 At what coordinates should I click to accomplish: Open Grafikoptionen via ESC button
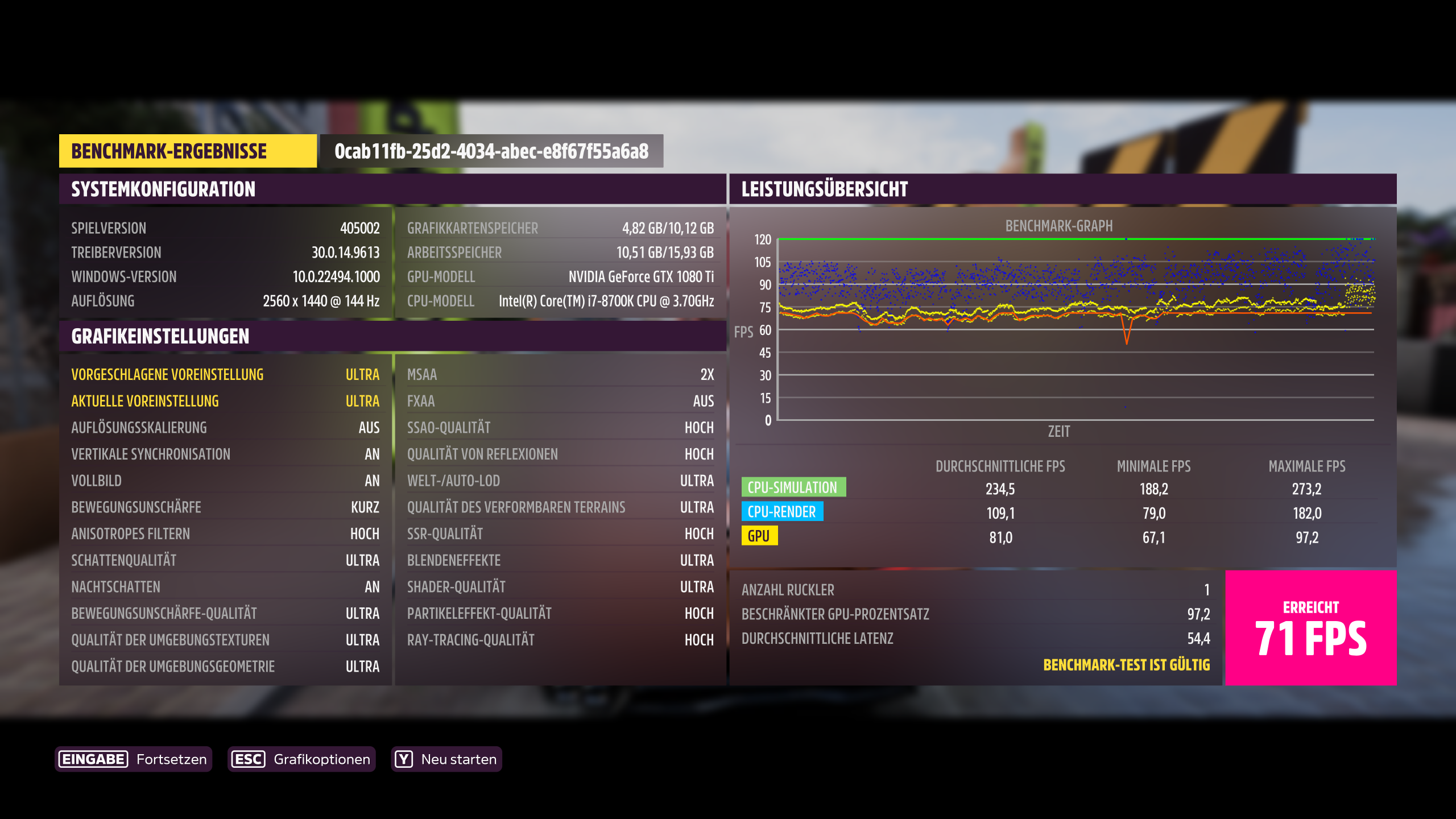point(301,759)
